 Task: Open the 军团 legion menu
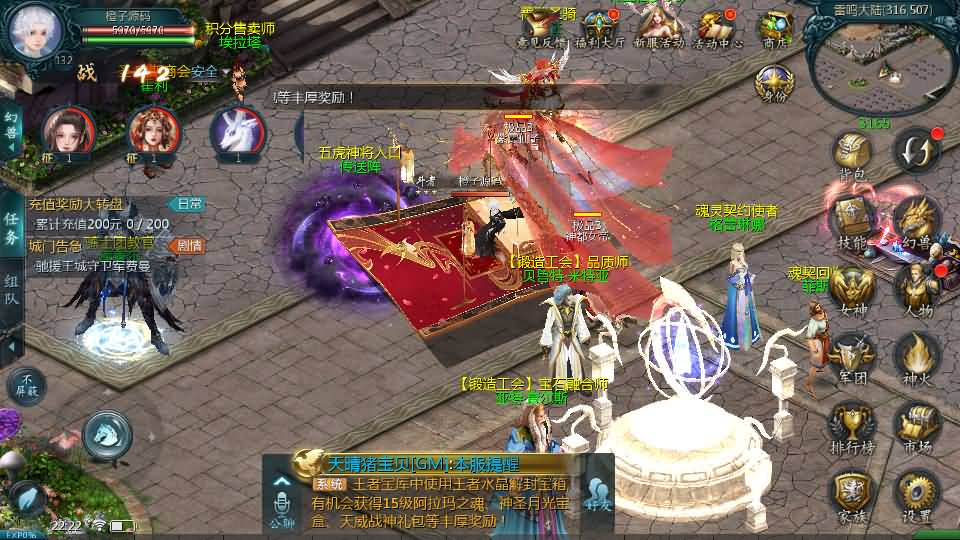tap(852, 355)
